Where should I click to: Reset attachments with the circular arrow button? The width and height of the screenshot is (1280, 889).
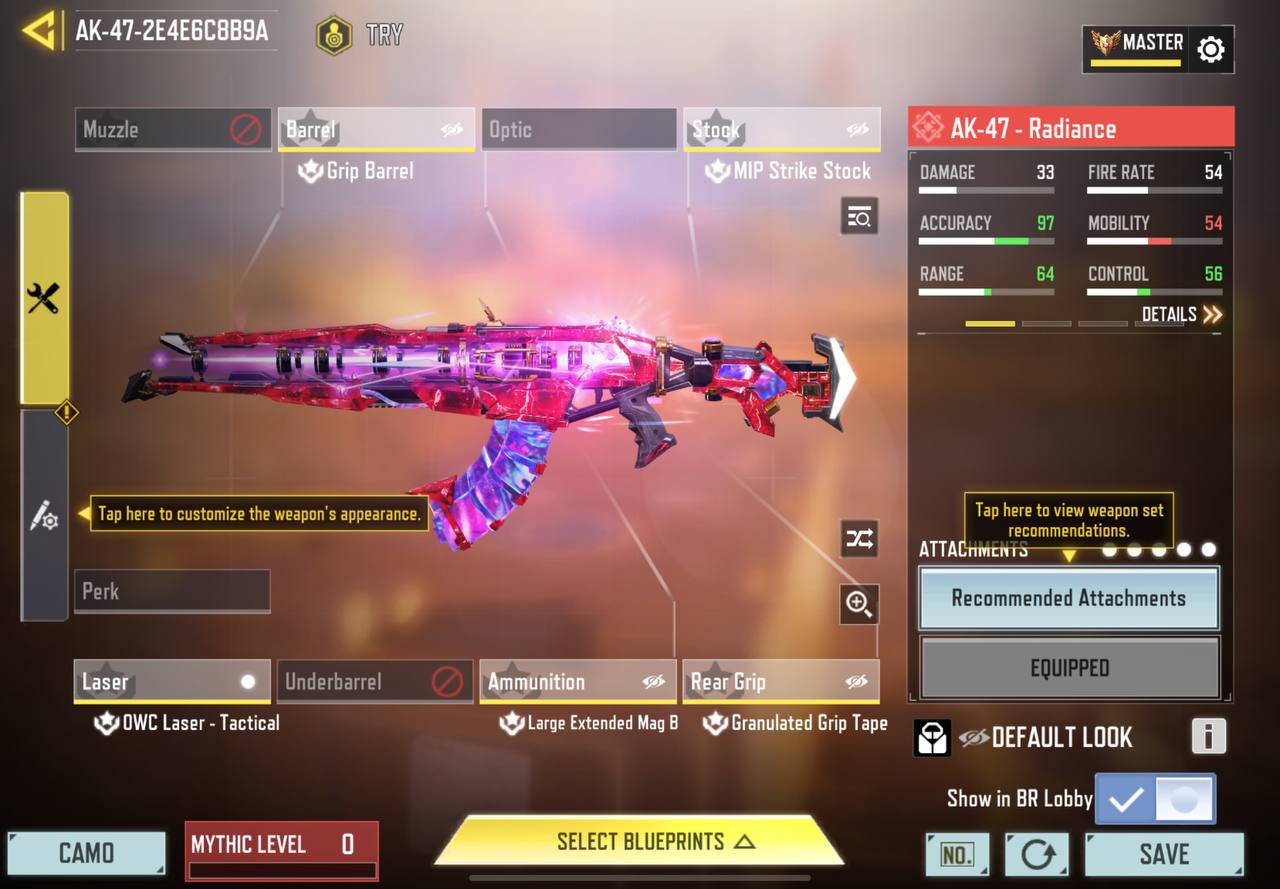click(x=1037, y=854)
